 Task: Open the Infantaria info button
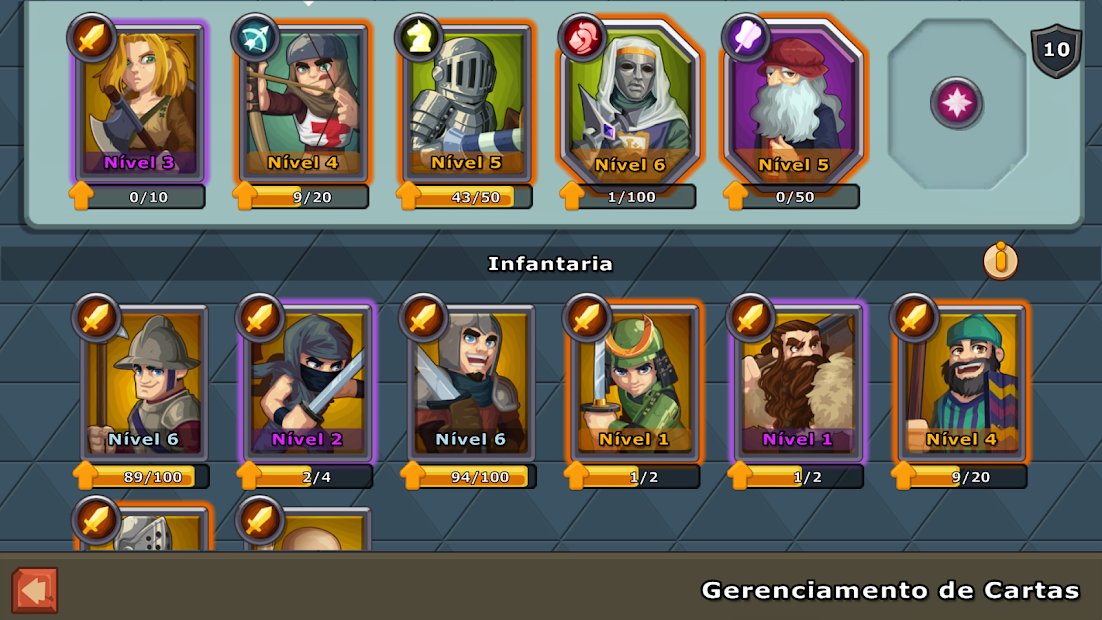click(x=1000, y=262)
